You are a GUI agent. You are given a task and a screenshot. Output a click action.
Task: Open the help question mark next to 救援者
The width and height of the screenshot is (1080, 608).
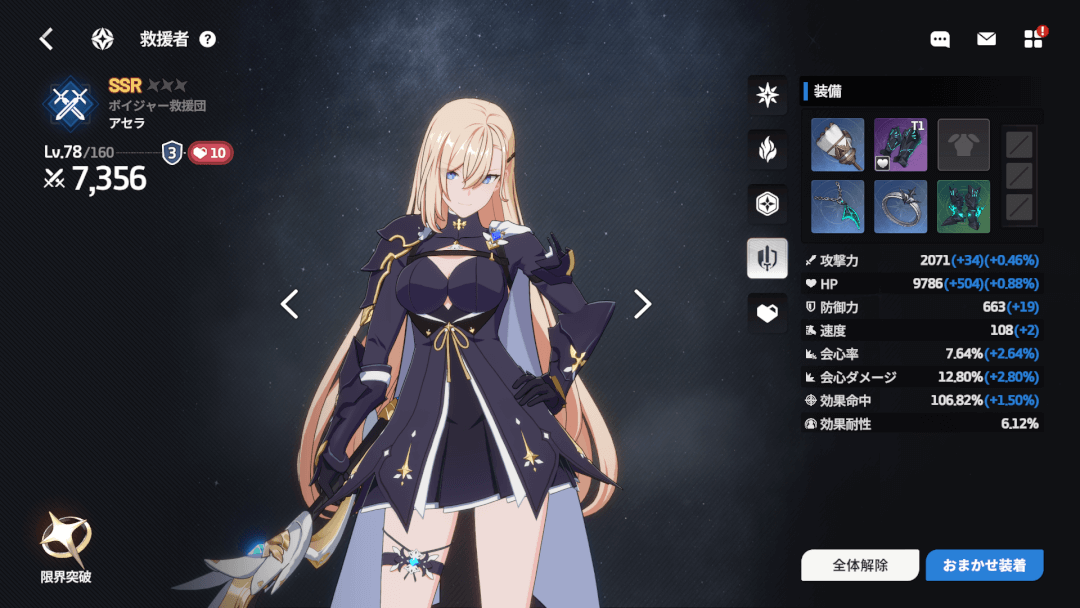(x=207, y=39)
